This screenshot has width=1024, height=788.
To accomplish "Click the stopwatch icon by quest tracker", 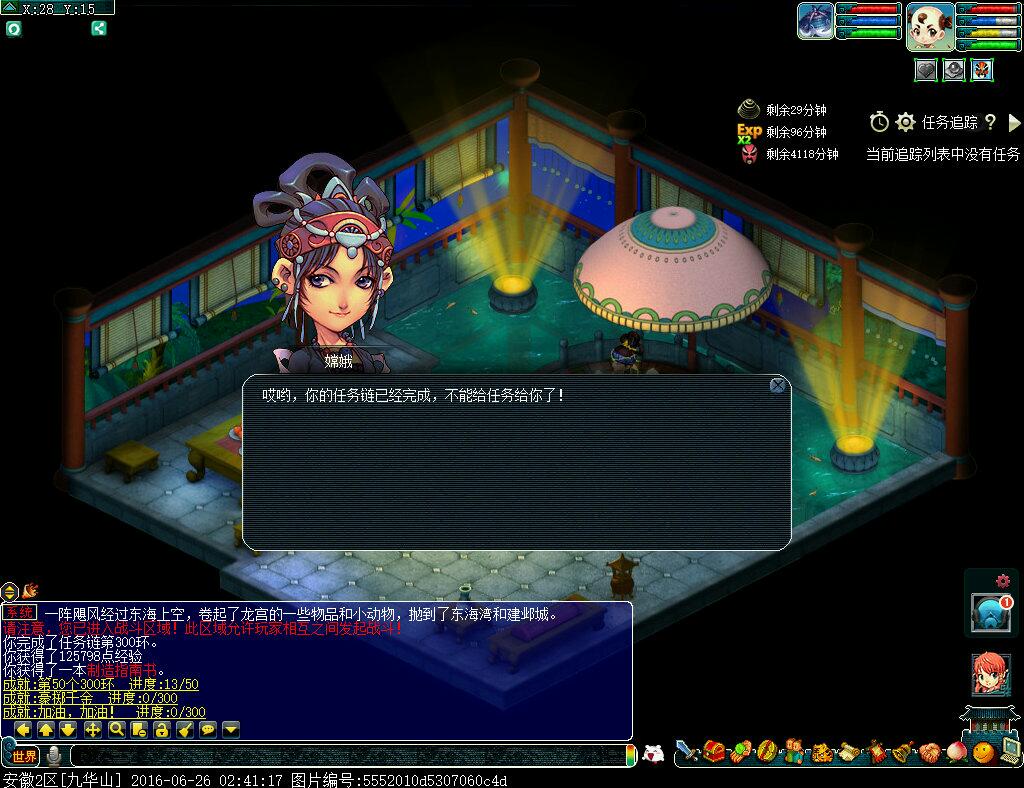I will tap(879, 122).
